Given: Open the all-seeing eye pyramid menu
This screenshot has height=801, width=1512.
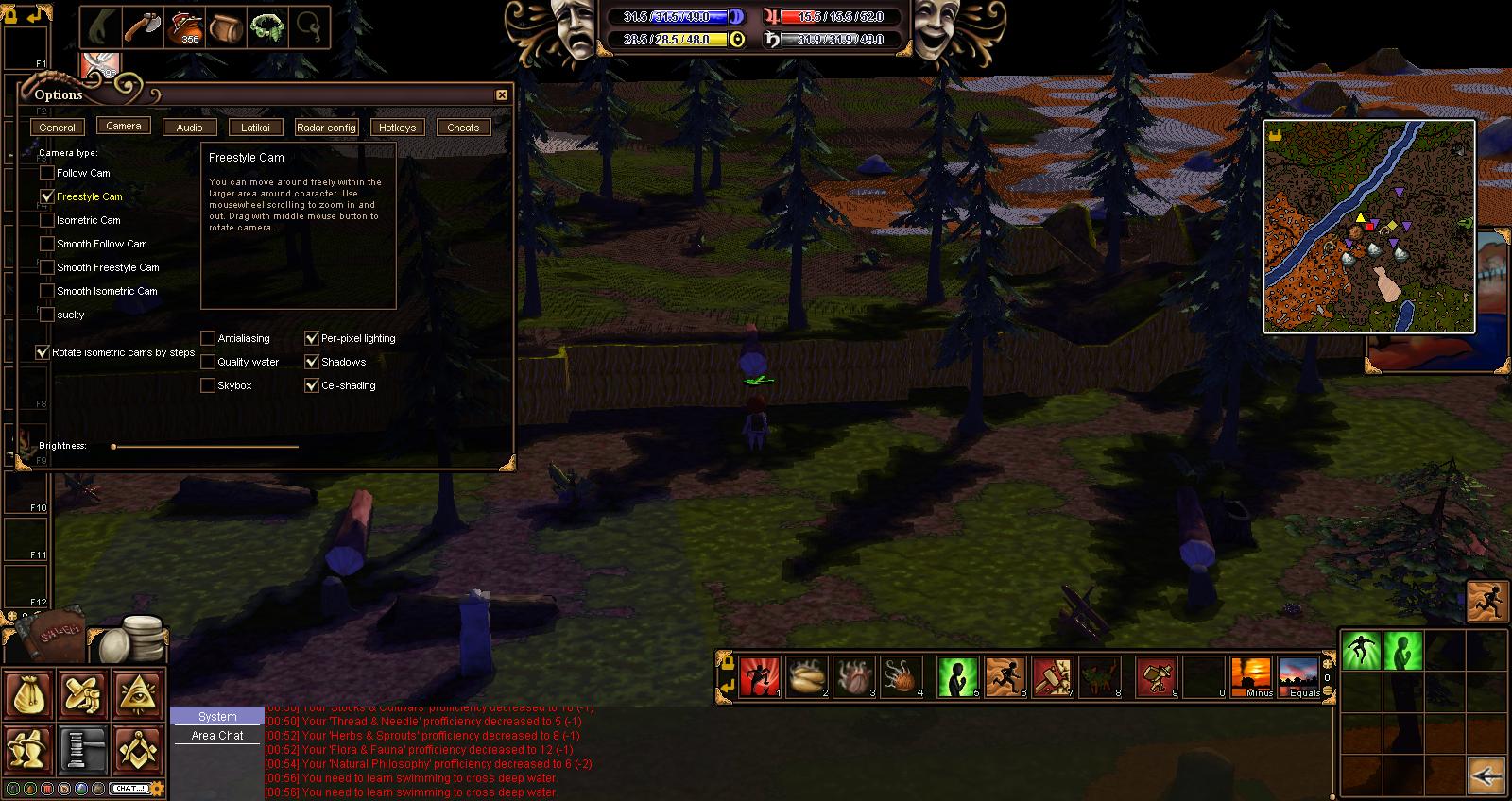Looking at the screenshot, I should [x=139, y=694].
